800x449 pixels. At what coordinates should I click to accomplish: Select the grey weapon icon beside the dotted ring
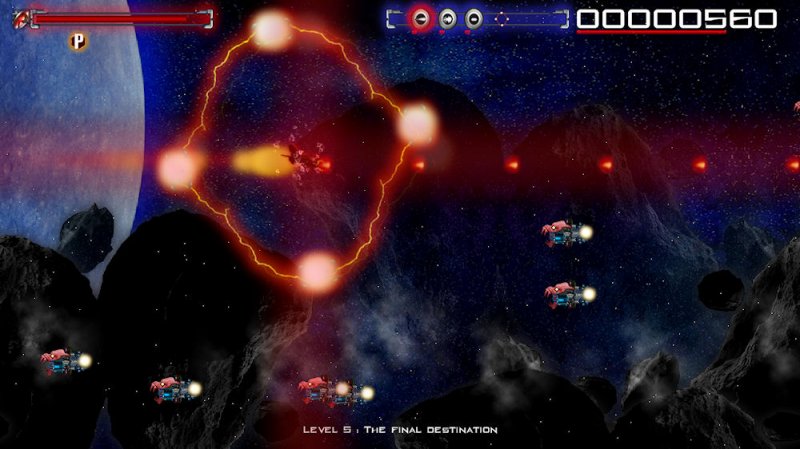(x=473, y=19)
